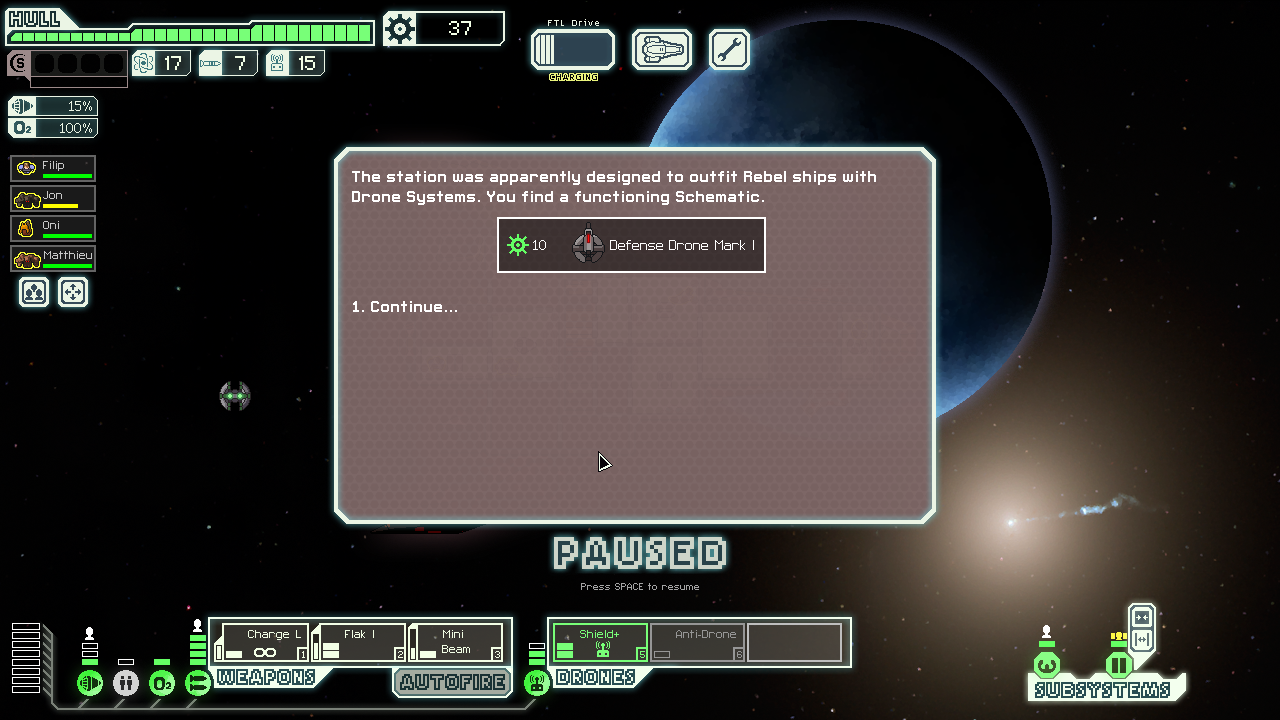
Task: Select crew member Filip
Action: click(x=53, y=168)
